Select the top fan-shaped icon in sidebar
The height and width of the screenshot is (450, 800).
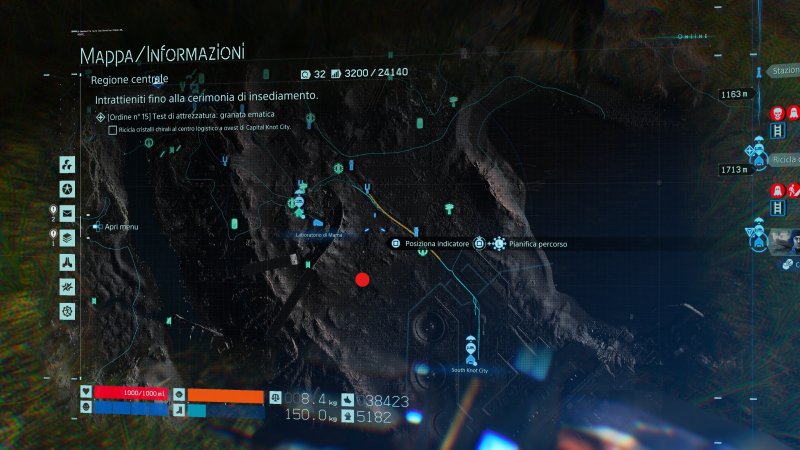click(x=67, y=164)
